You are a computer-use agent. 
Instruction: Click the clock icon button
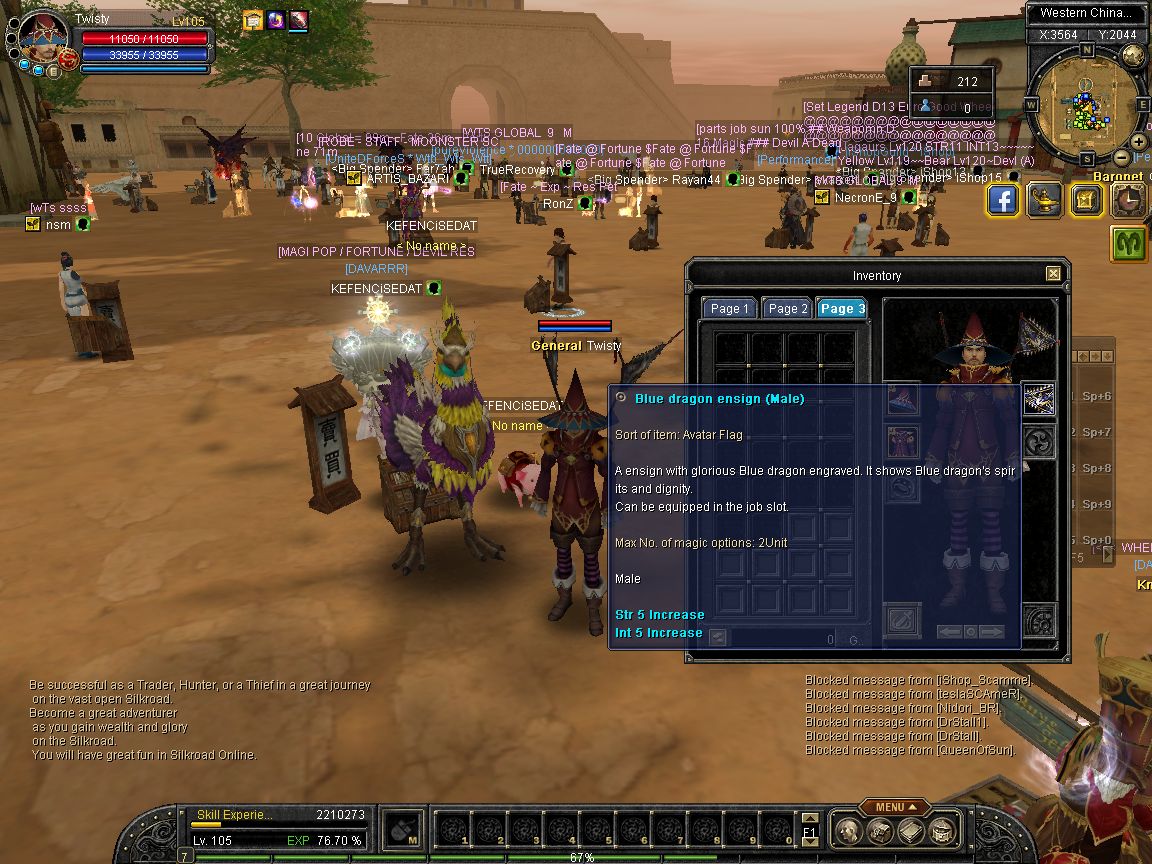click(1128, 200)
